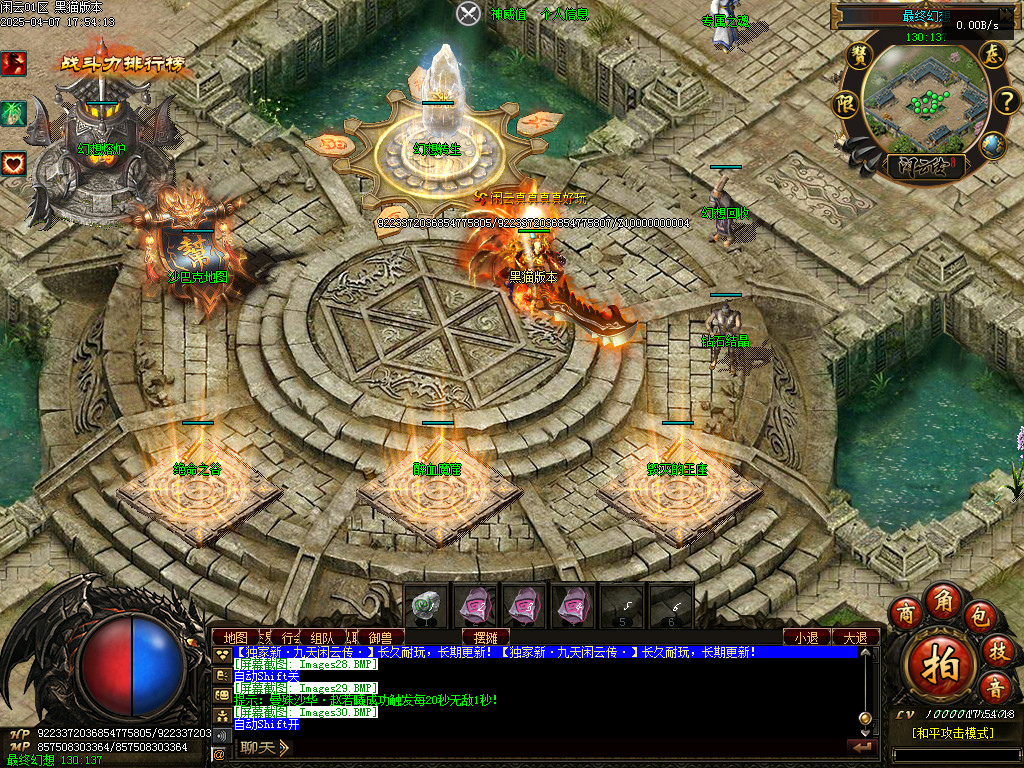Open the character sheet 角 button
This screenshot has width=1024, height=768.
[x=942, y=599]
